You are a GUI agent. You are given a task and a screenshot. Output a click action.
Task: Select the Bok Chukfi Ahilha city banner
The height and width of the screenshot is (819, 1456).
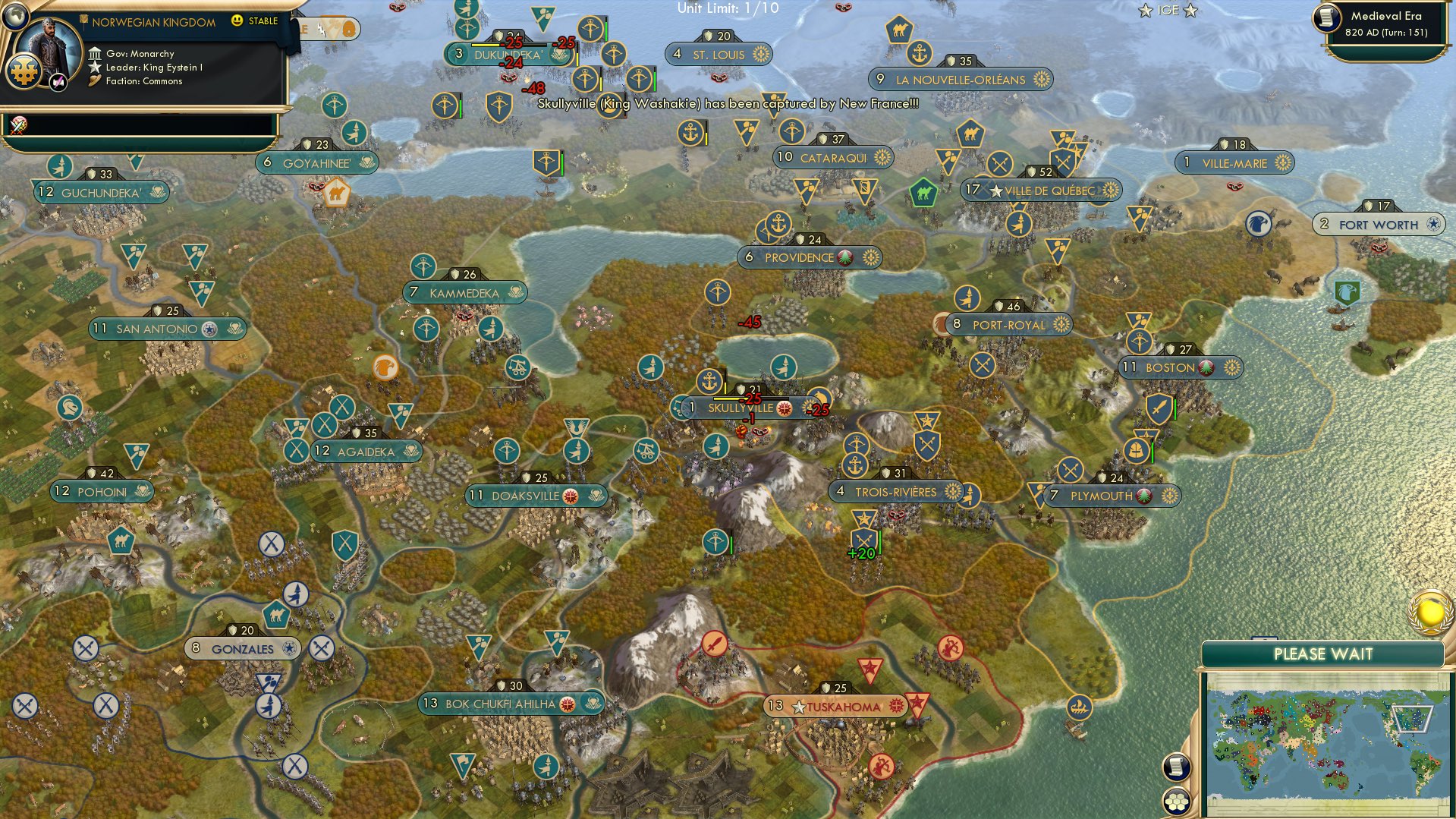[x=501, y=704]
